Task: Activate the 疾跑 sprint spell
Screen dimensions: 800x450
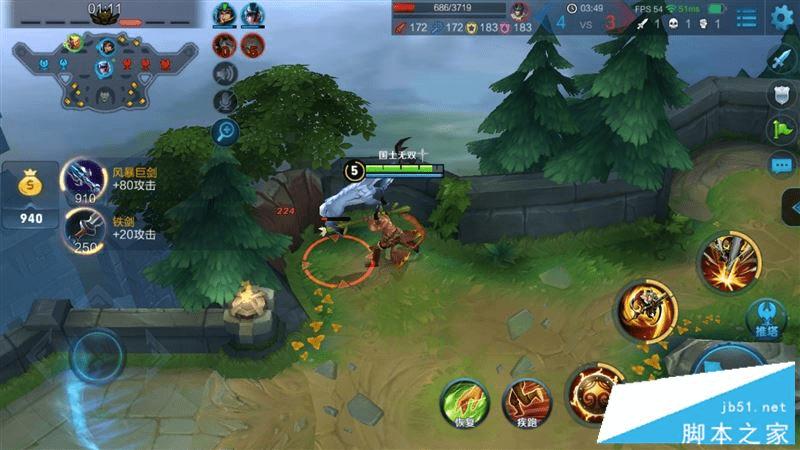Action: pyautogui.click(x=524, y=402)
